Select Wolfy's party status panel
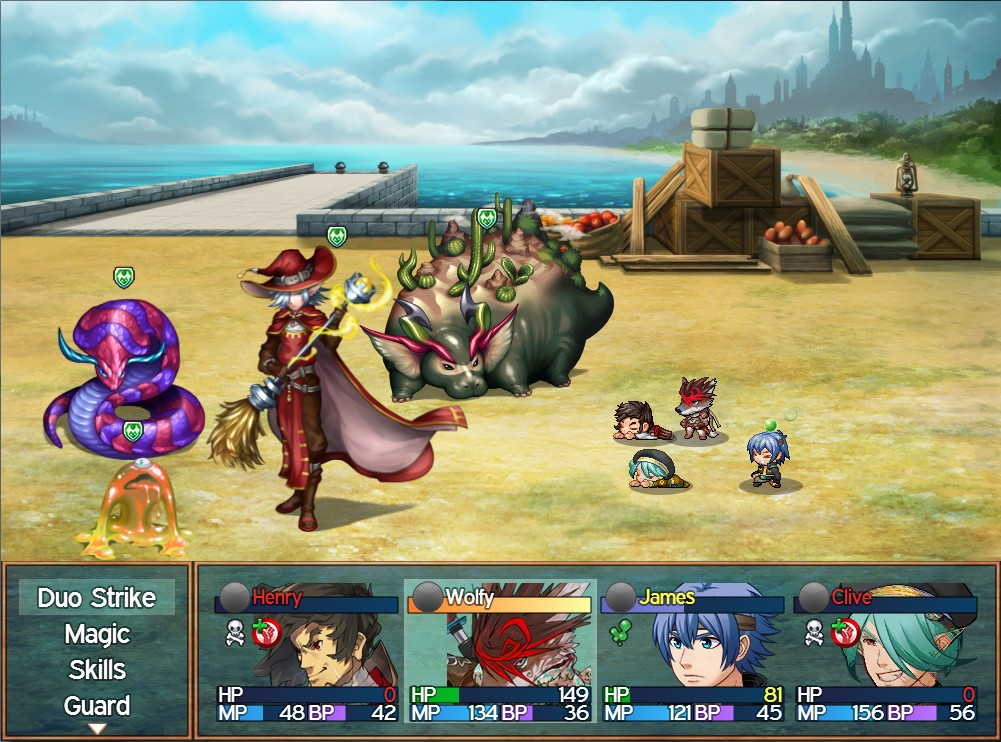1001x742 pixels. coord(499,650)
